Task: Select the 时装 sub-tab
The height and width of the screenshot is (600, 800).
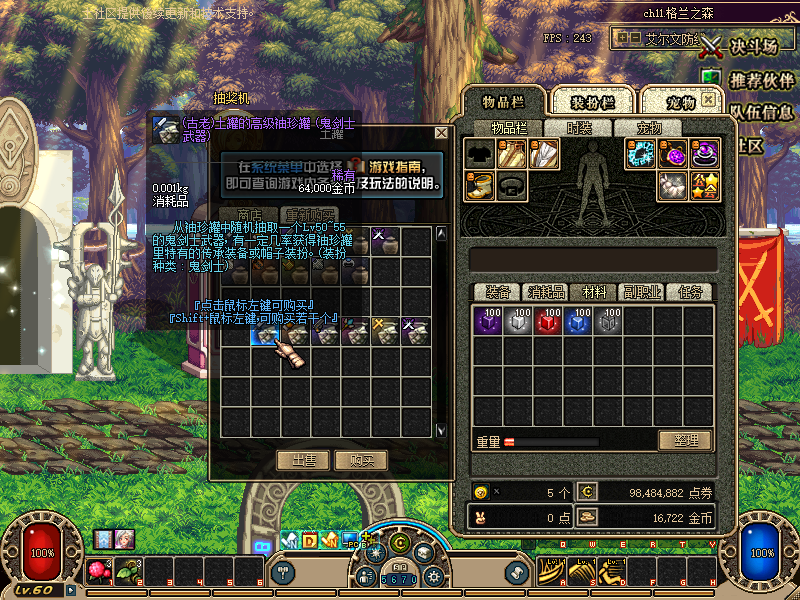Action: pos(579,128)
